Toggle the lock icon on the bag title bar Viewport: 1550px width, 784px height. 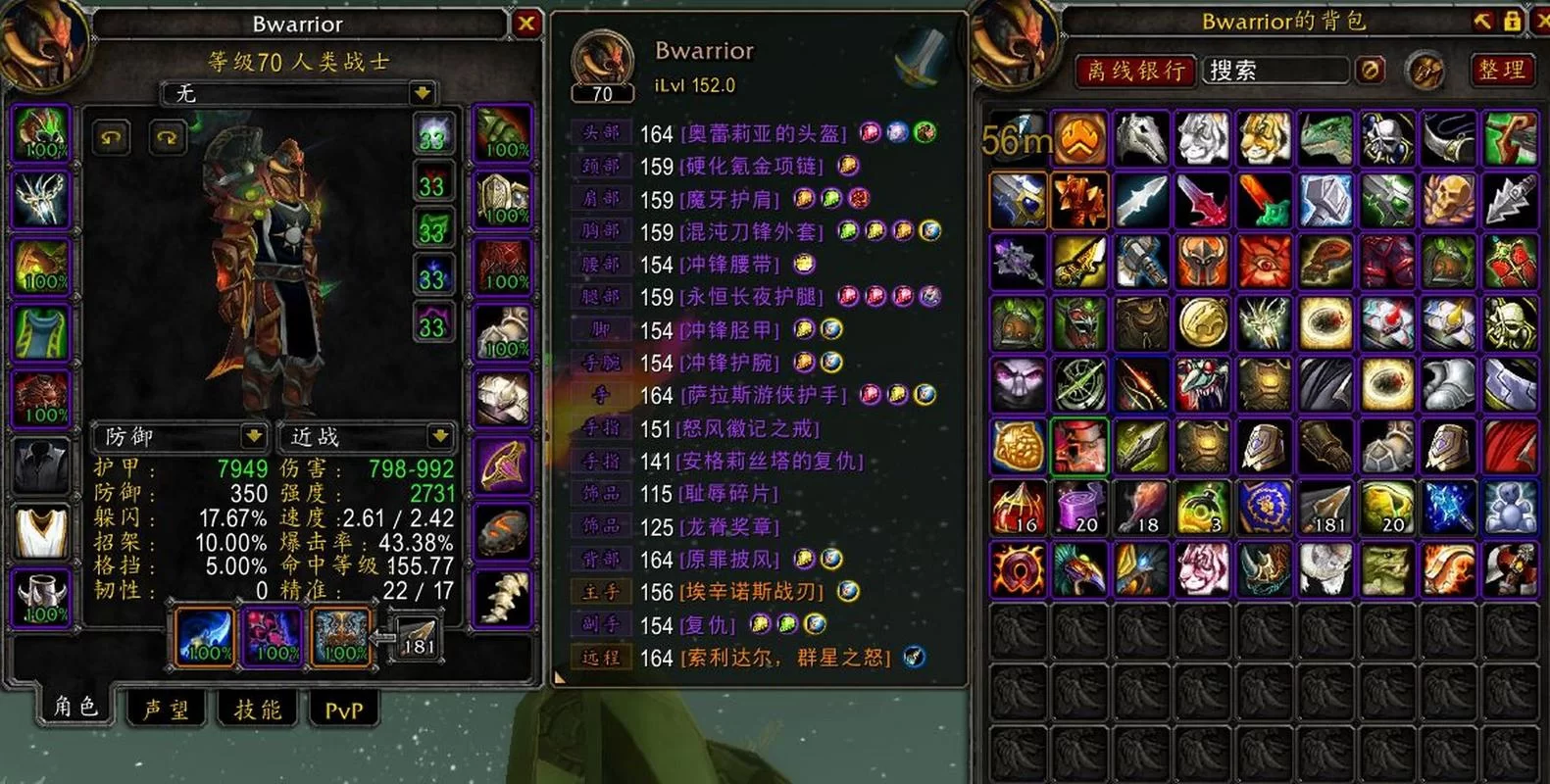(x=1515, y=20)
